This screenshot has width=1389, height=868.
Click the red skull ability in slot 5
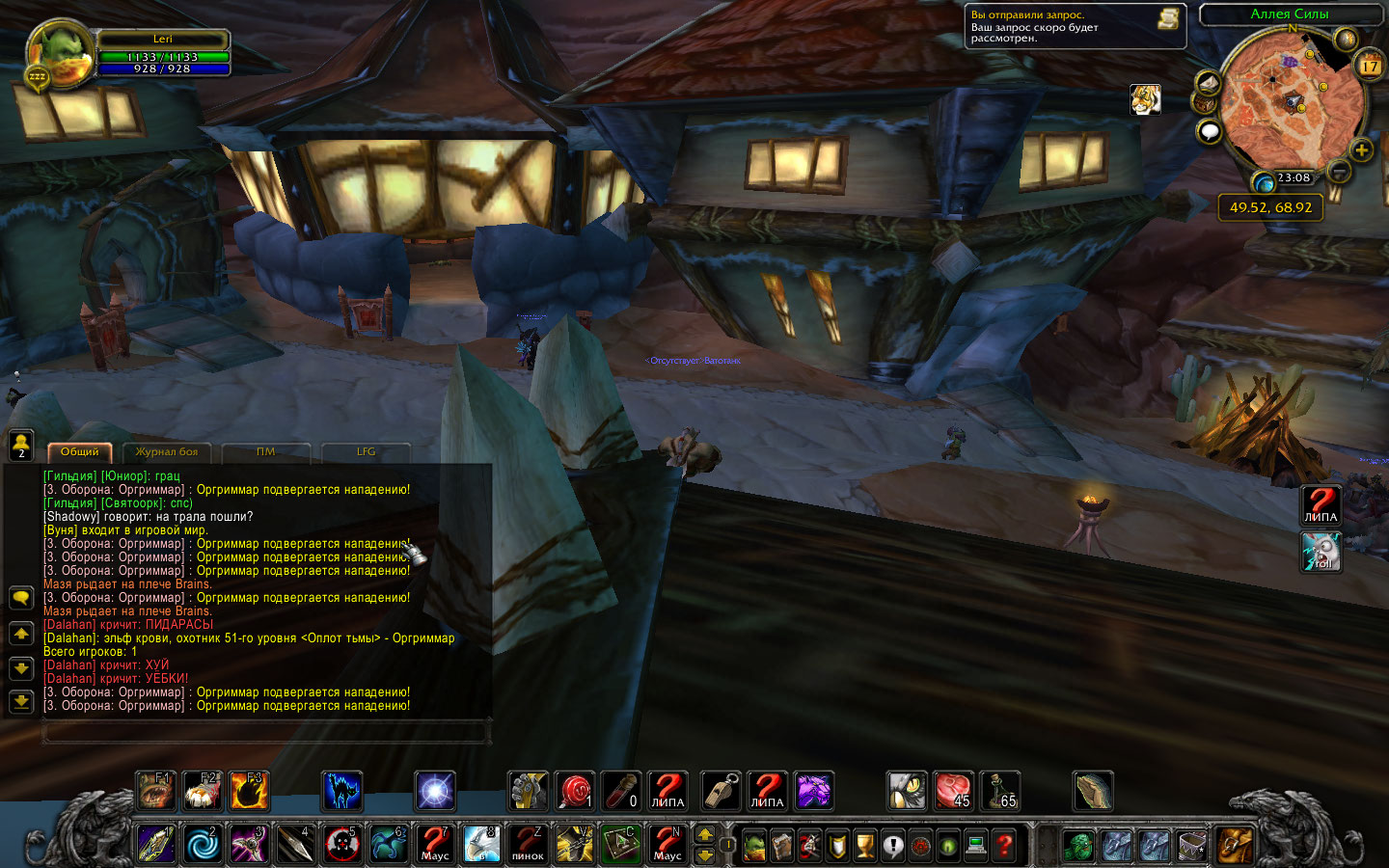341,844
